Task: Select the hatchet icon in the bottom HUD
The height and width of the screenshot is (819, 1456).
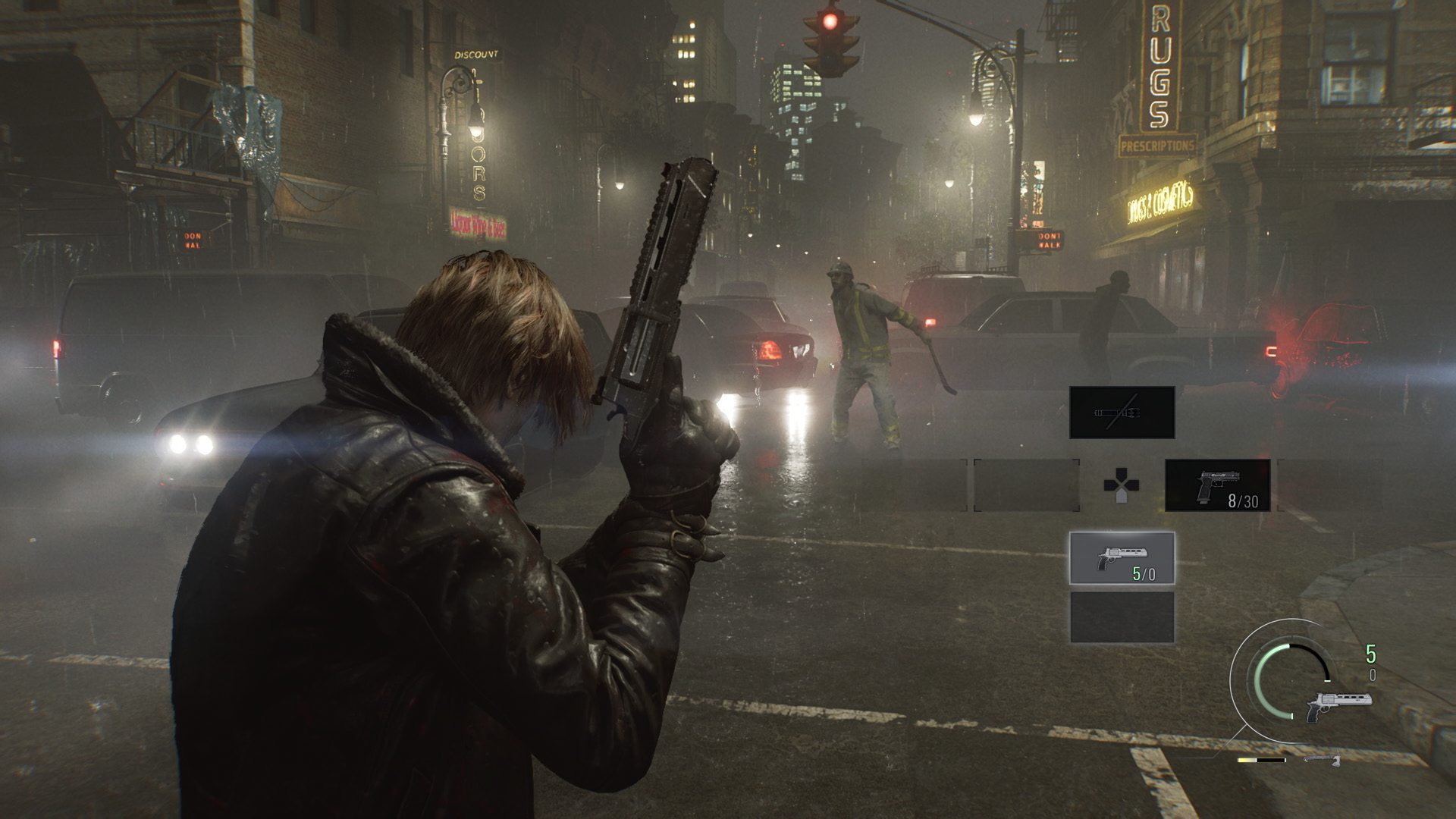Action: 1322,760
